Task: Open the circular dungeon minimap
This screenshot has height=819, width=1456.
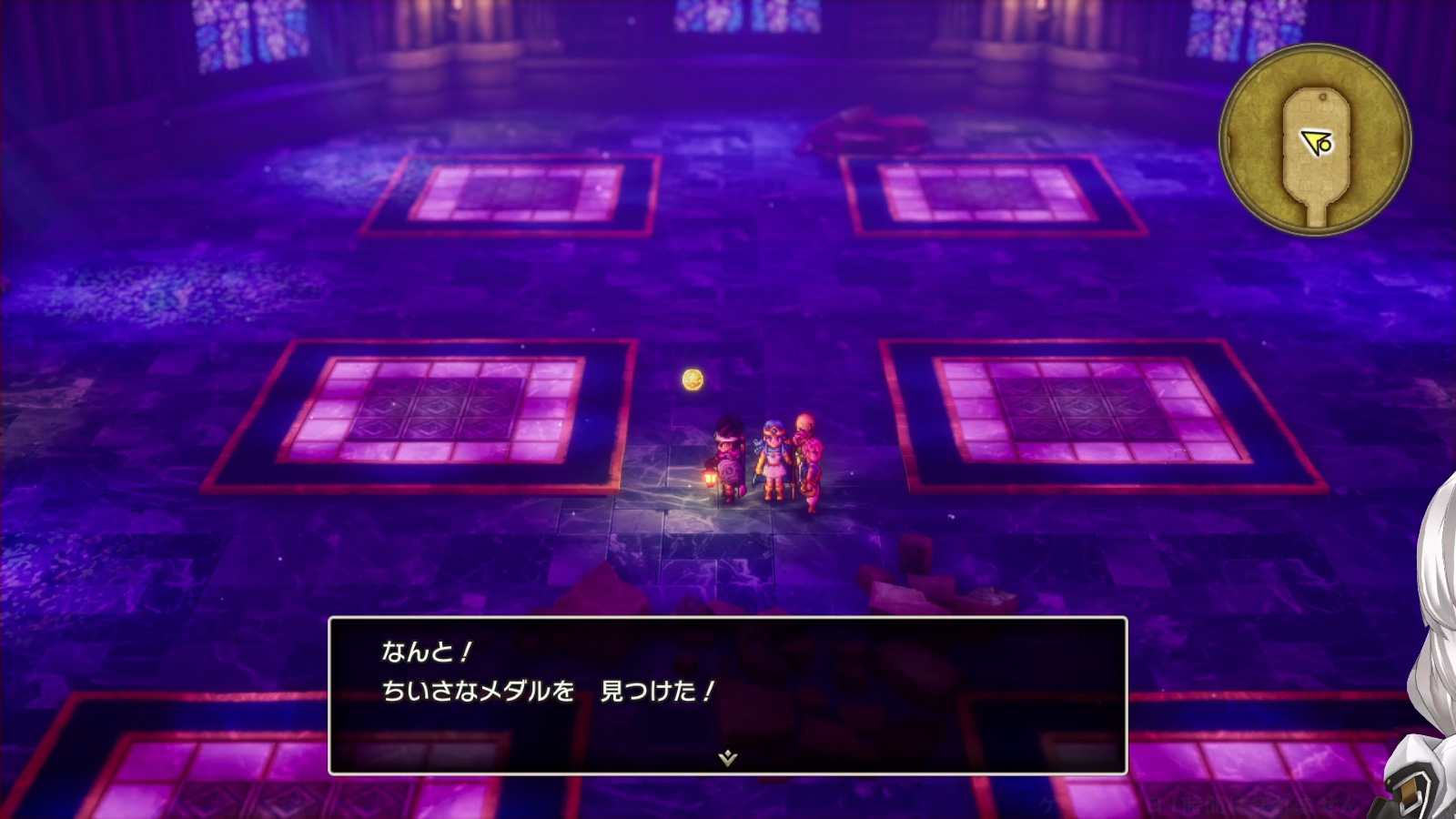Action: 1315,140
